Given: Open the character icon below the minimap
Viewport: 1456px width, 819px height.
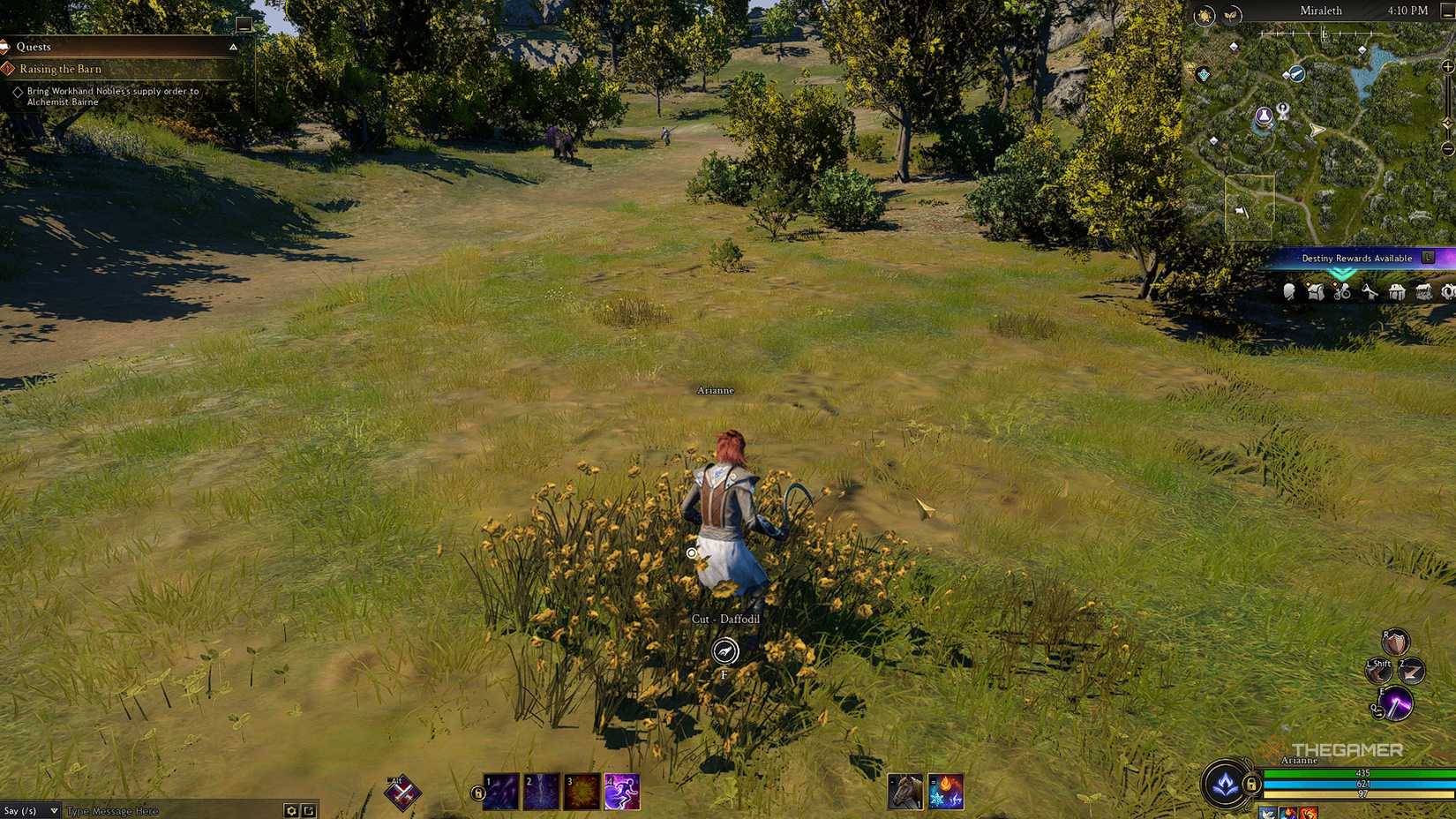Looking at the screenshot, I should coord(1290,292).
